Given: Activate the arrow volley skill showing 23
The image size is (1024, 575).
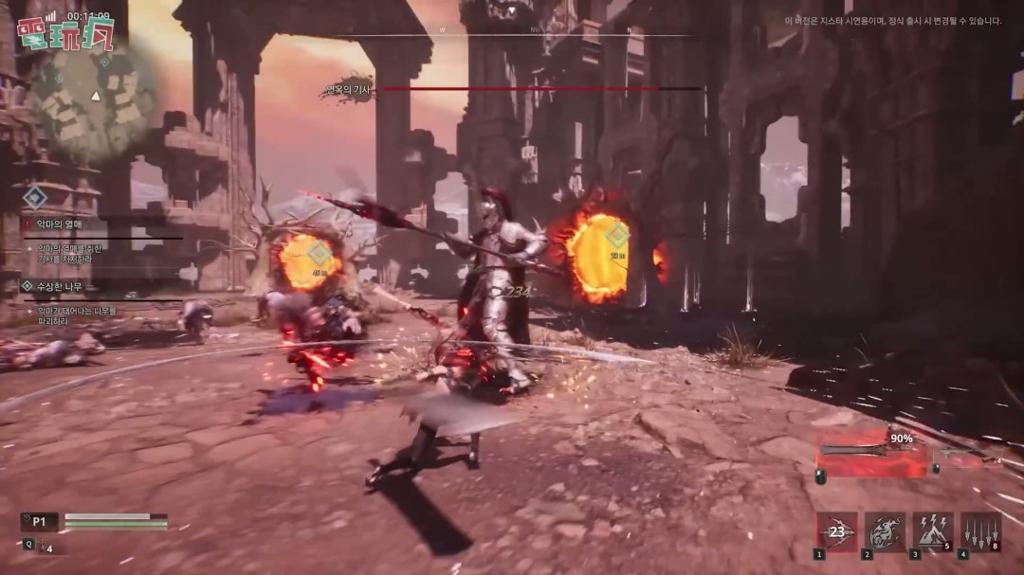Looking at the screenshot, I should pos(837,532).
